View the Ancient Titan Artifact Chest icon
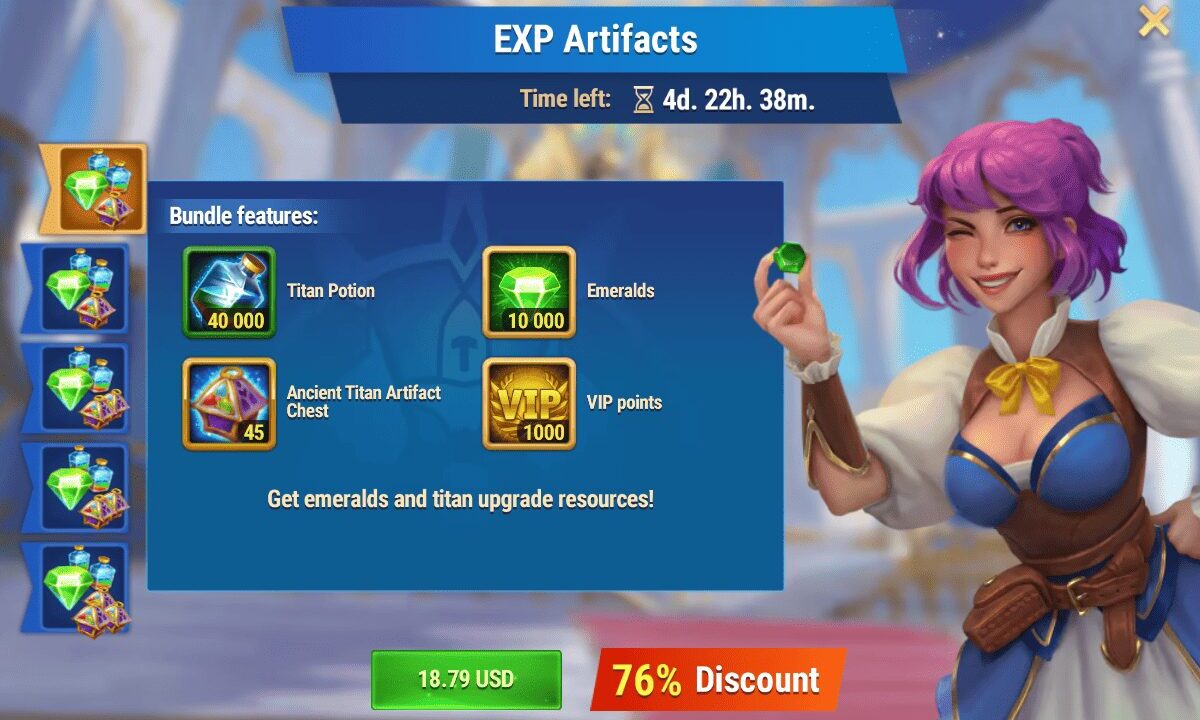This screenshot has width=1200, height=720. [x=229, y=404]
